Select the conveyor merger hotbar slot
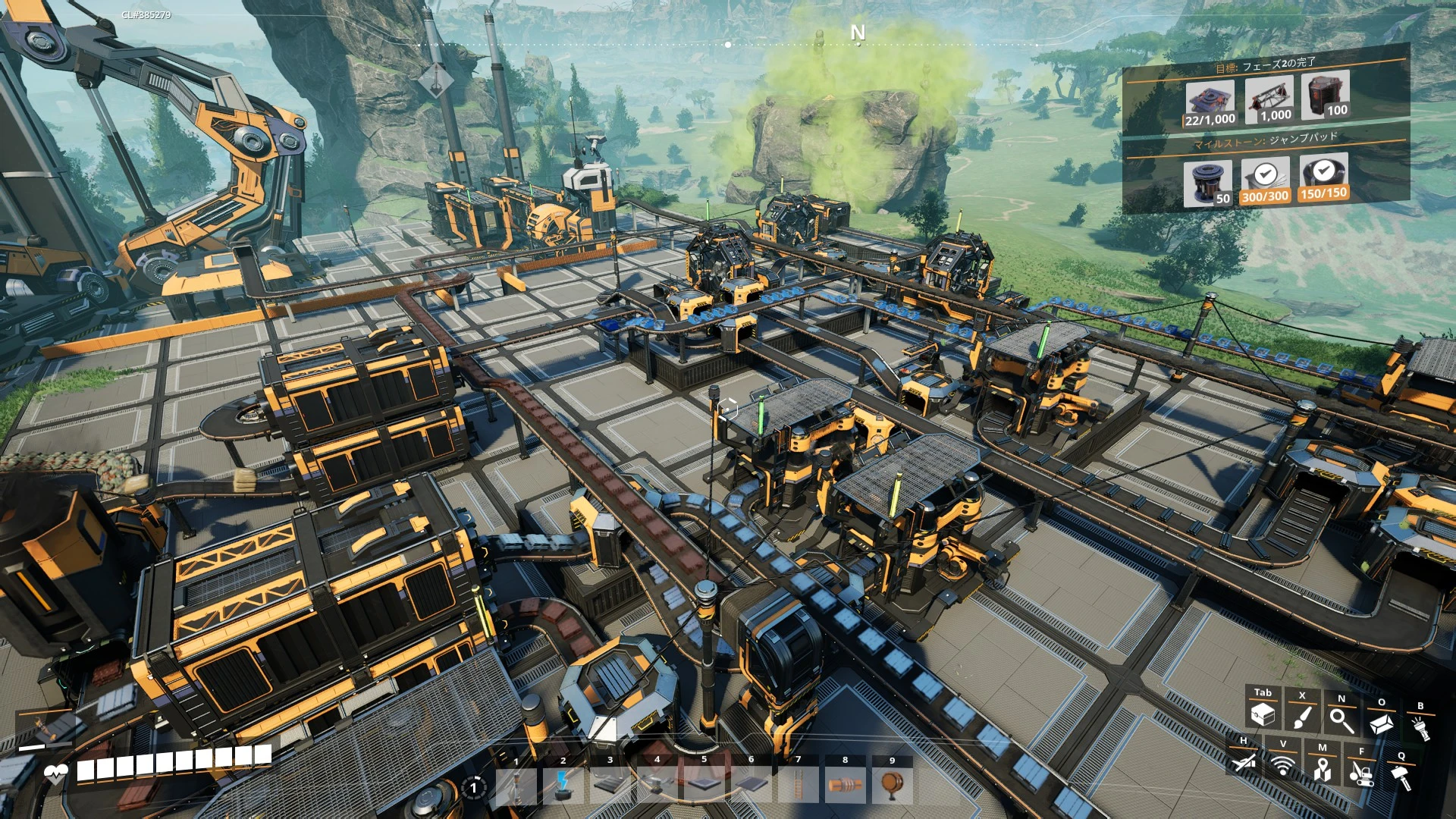This screenshot has width=1456, height=819. point(657,786)
